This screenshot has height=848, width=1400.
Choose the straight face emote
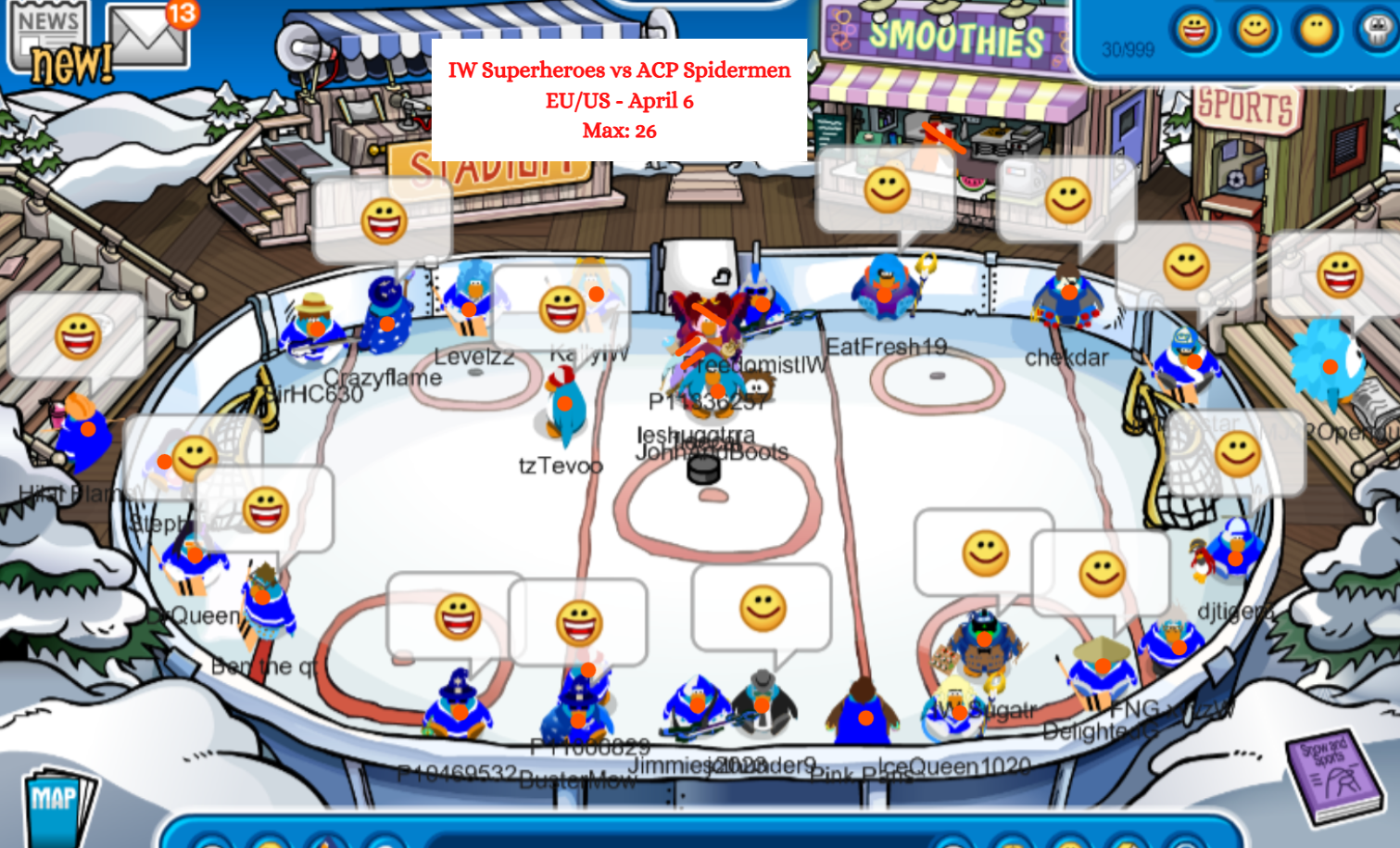(1316, 31)
